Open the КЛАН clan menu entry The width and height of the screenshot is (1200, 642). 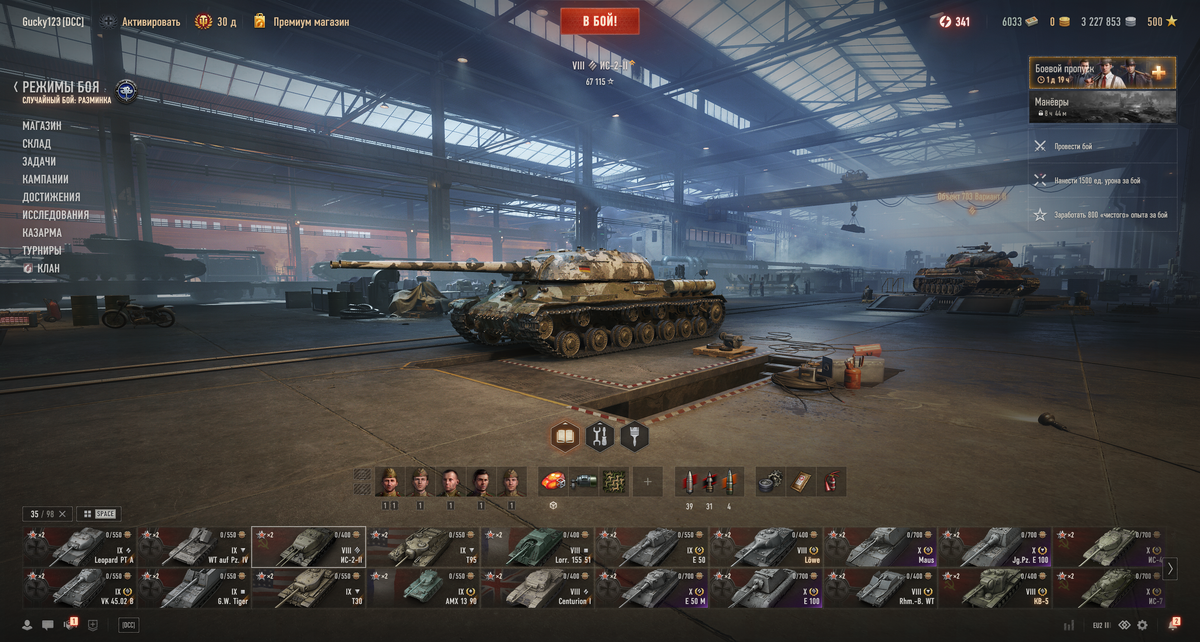coord(48,268)
